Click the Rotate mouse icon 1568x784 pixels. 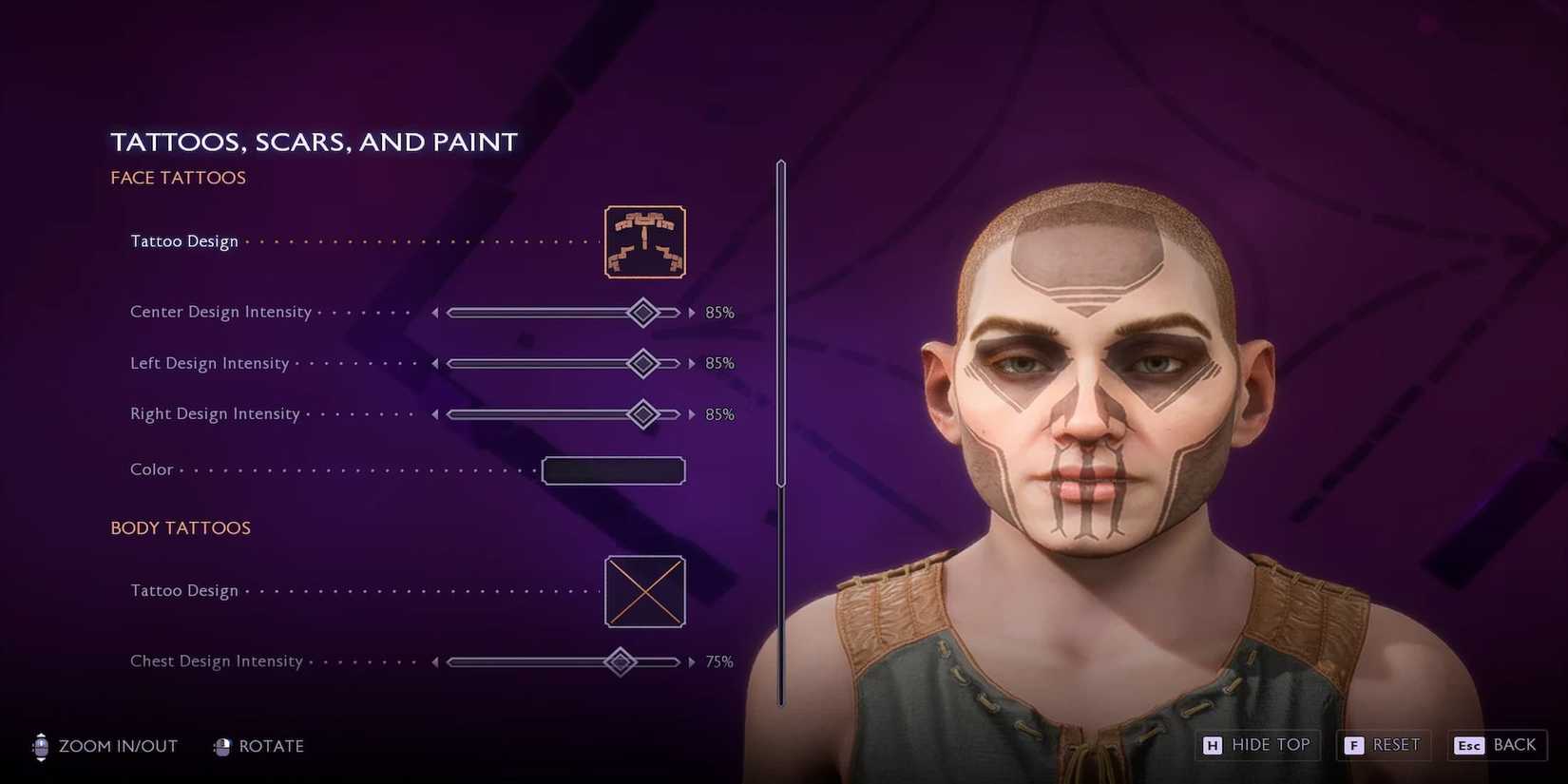pos(224,747)
